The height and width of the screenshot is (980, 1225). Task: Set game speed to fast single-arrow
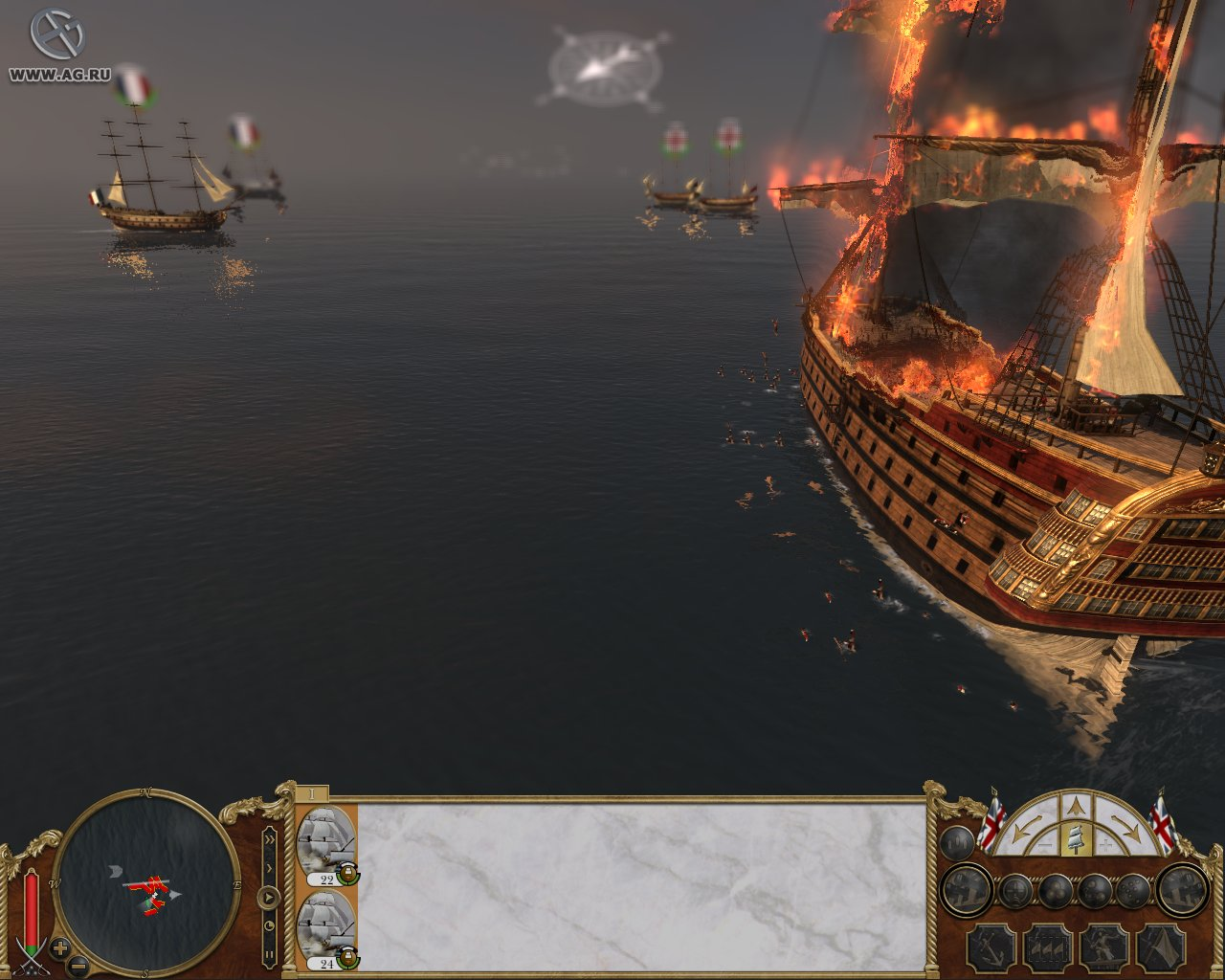point(269,868)
